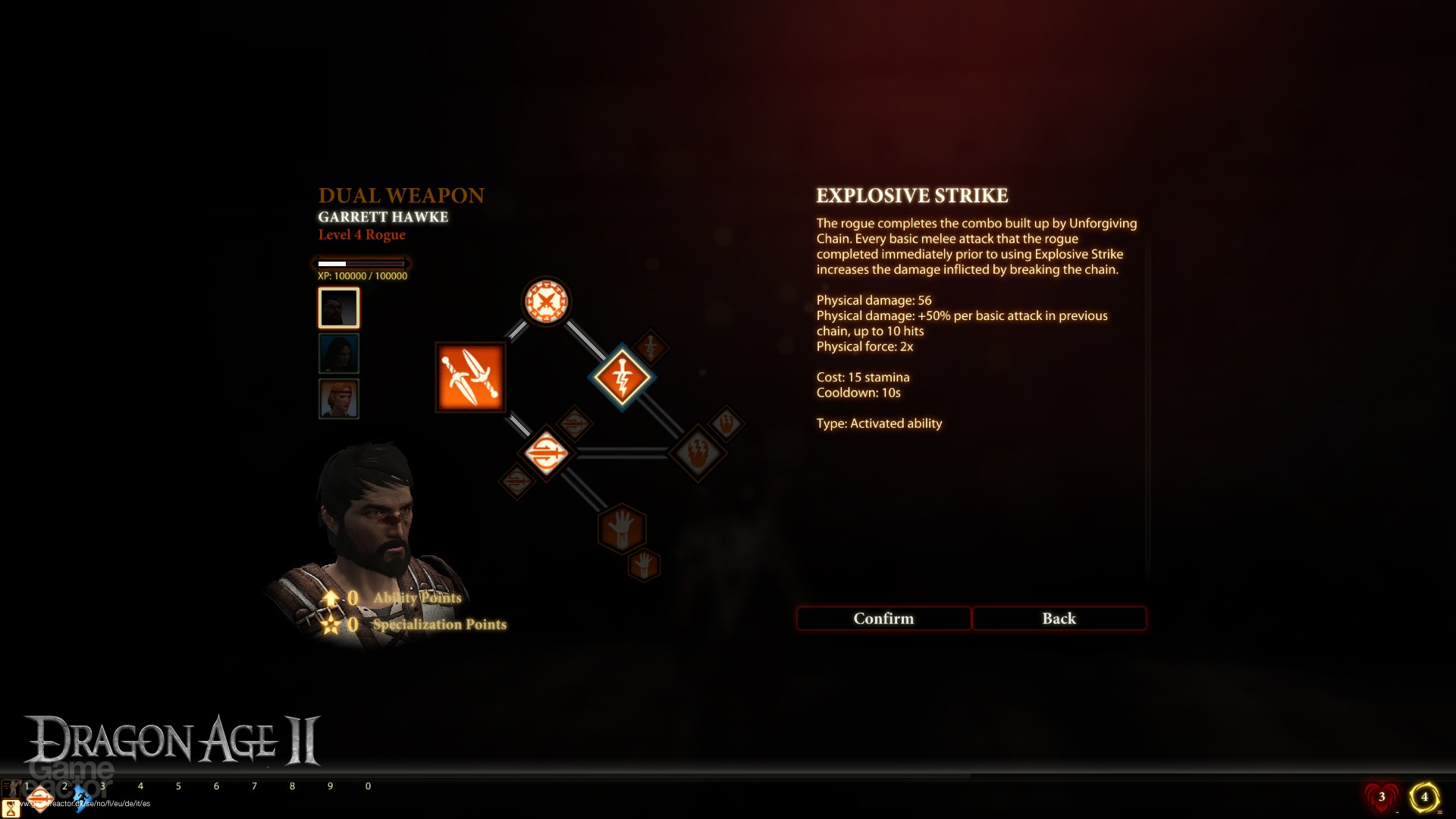Confirm the ability selection

(x=883, y=619)
